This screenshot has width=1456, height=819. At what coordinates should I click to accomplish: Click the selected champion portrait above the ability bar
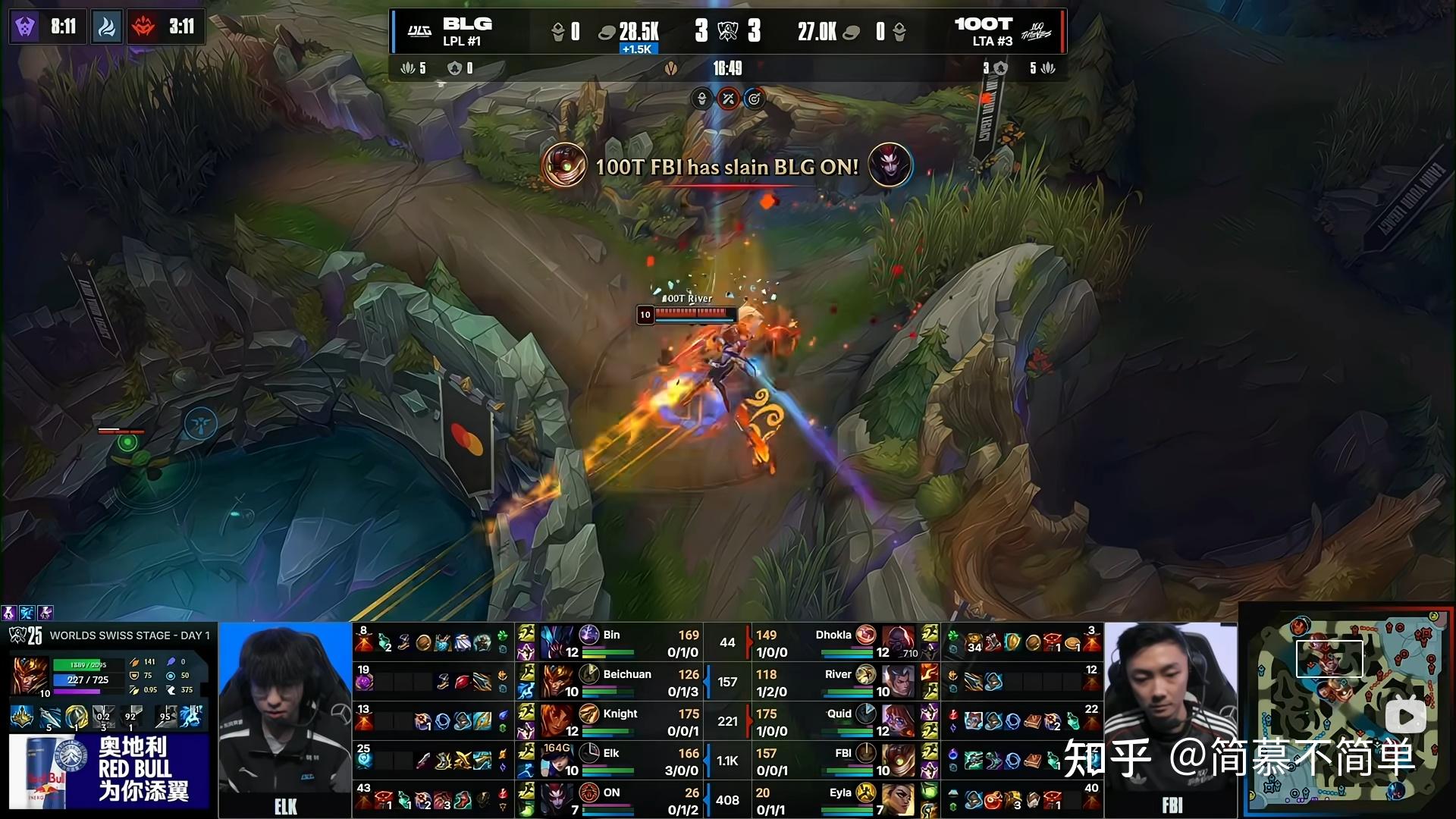[30, 676]
